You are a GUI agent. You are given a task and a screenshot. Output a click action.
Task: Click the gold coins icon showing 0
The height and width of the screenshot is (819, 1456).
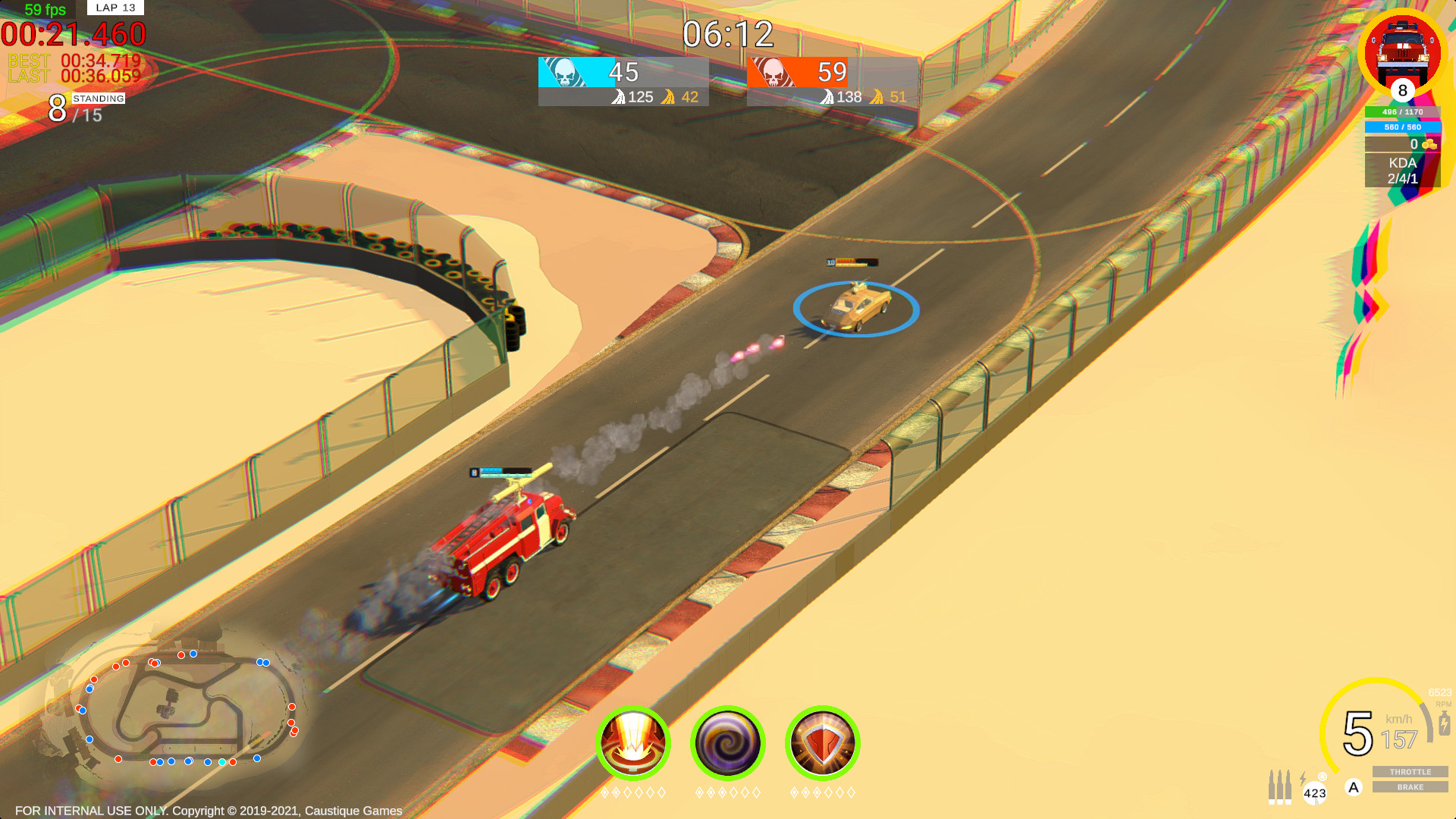pos(1430,142)
